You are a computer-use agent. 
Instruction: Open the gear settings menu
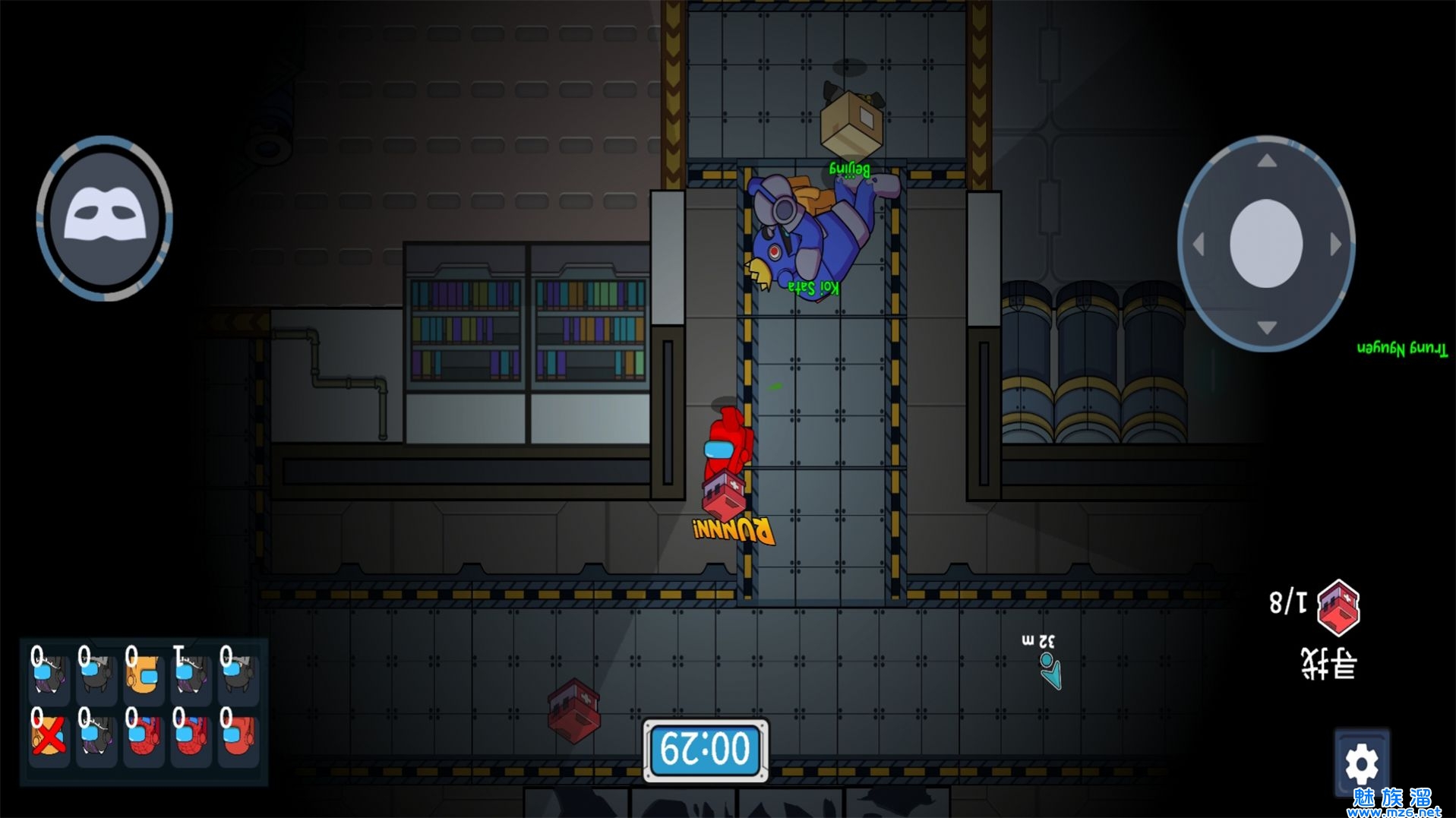pos(1361,764)
